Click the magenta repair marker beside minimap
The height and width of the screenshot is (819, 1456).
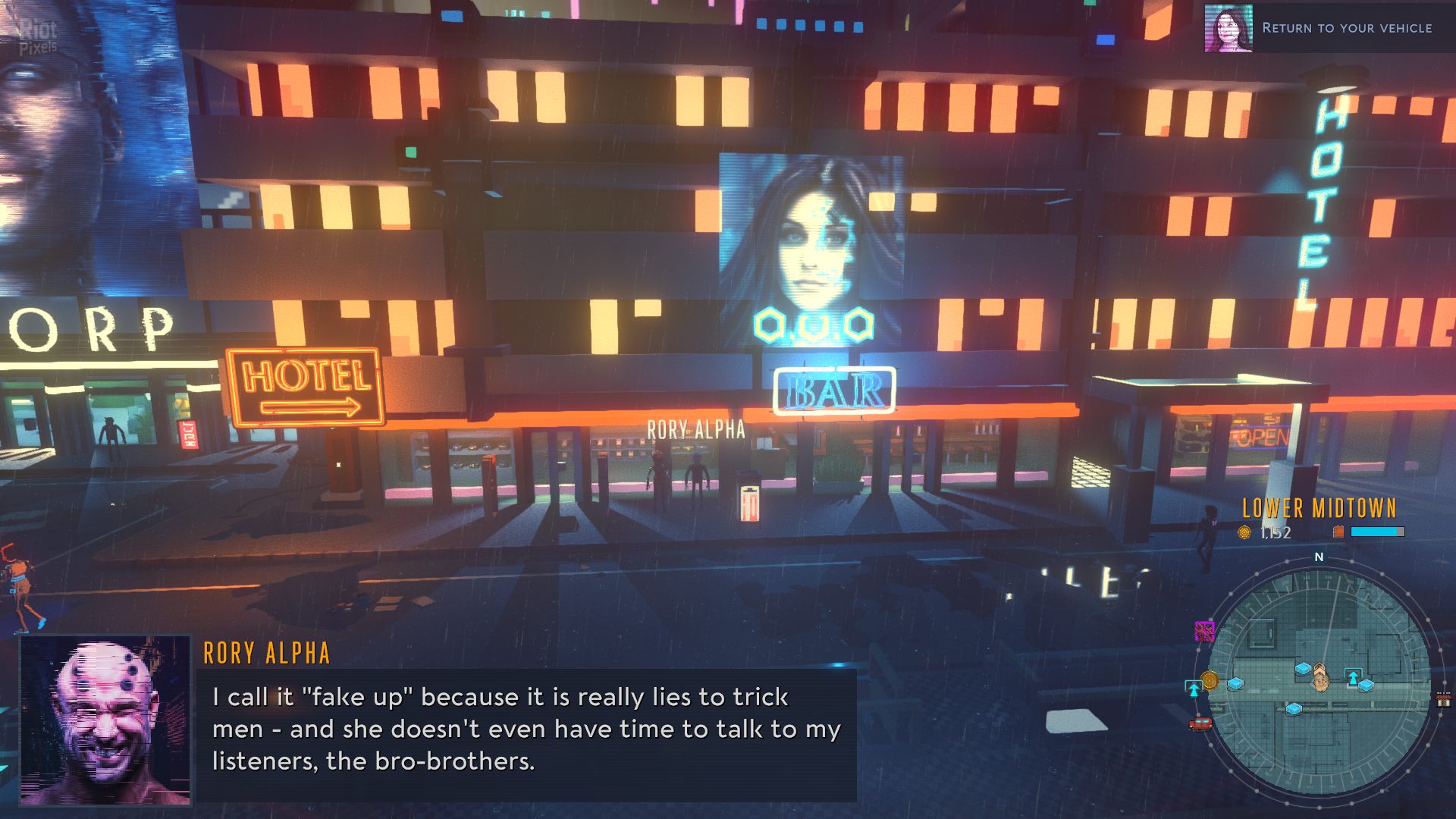pos(1204,630)
